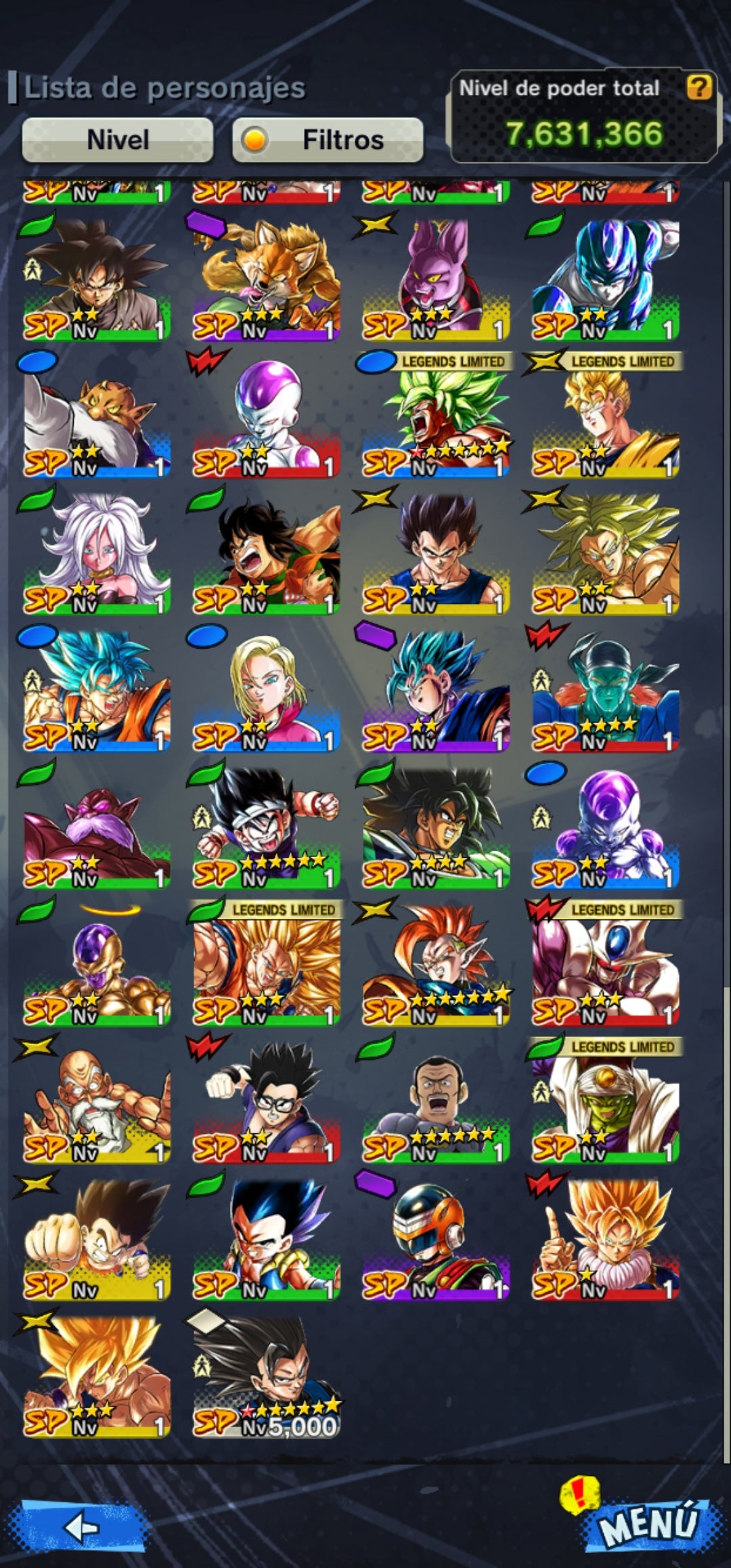Pick the Master Roshi character card
Screen dimensions: 731x1568
tap(96, 1101)
